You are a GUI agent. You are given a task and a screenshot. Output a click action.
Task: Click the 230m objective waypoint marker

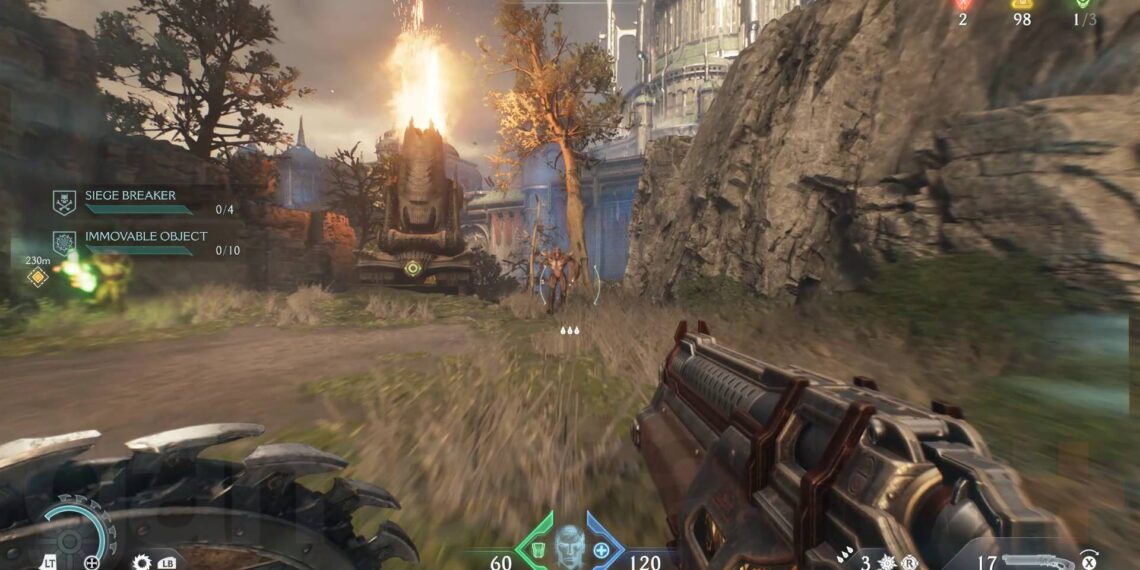38,277
